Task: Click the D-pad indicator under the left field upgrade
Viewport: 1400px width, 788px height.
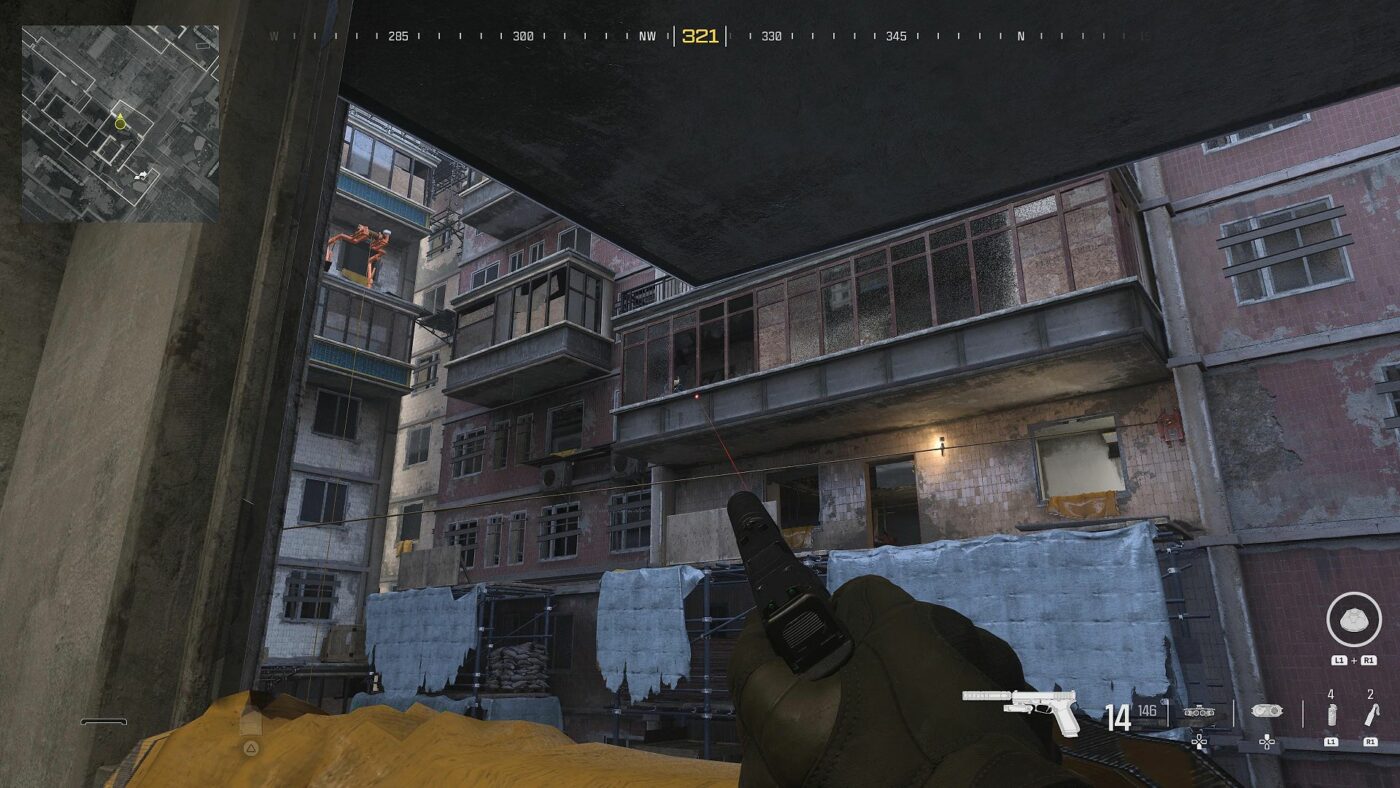Action: point(1199,741)
